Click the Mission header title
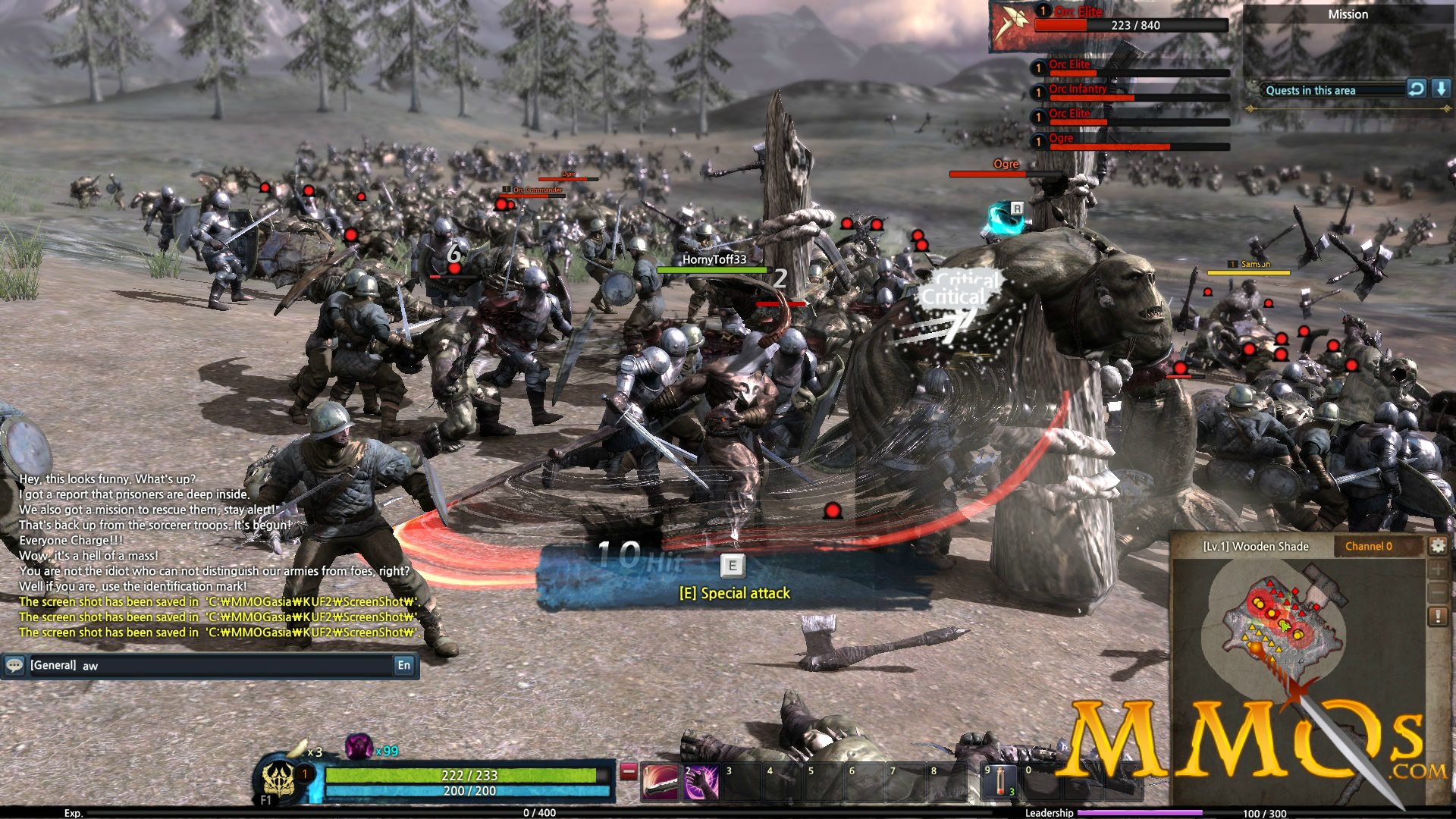 click(x=1349, y=14)
